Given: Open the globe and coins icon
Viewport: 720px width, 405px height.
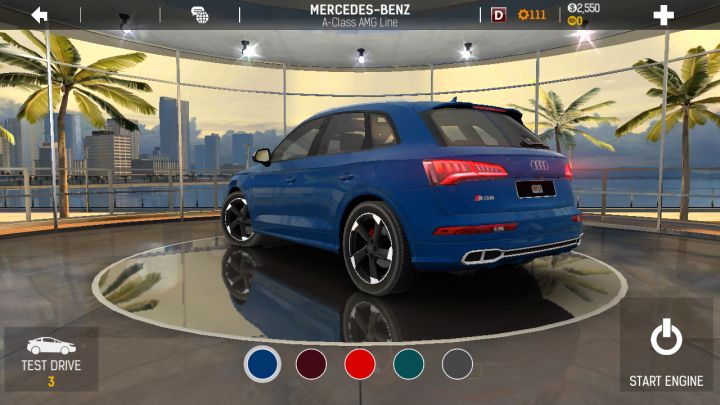Looking at the screenshot, I should click(x=200, y=15).
